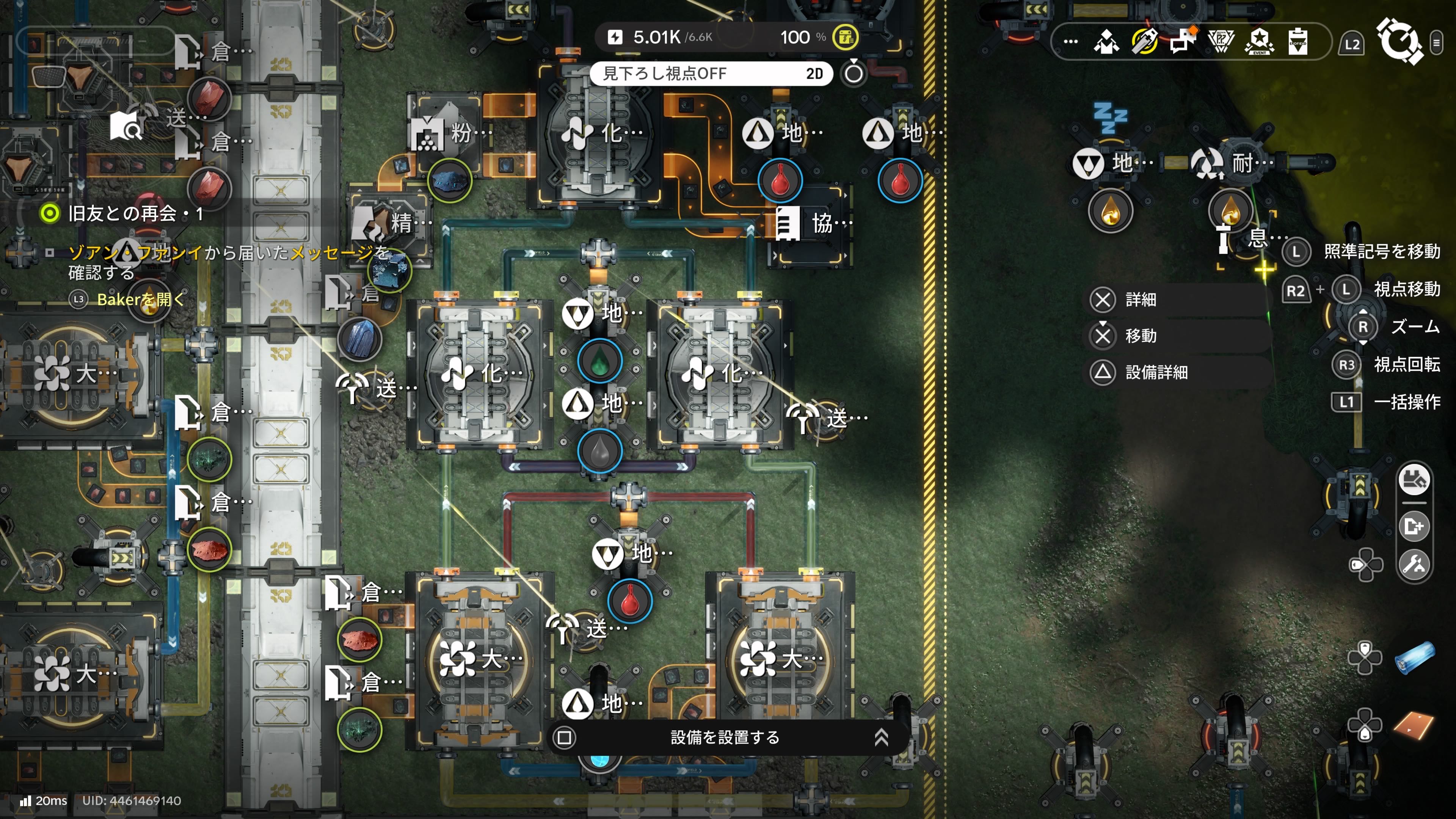Open the large circular main menu emblem
The width and height of the screenshot is (1456, 819).
(x=1399, y=41)
